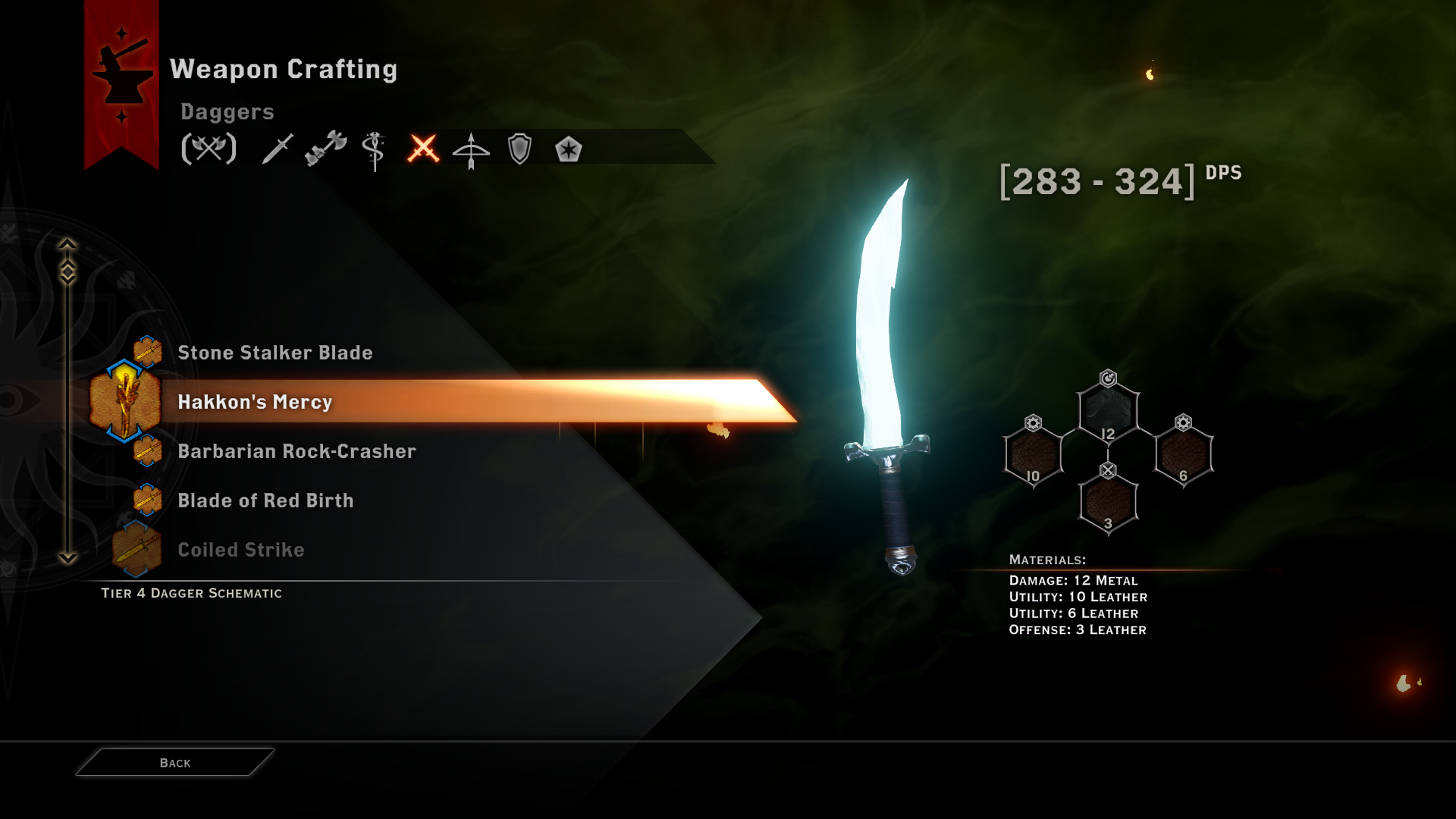Select the Stone Stalker Blade schematic
1456x819 pixels.
[x=275, y=353]
